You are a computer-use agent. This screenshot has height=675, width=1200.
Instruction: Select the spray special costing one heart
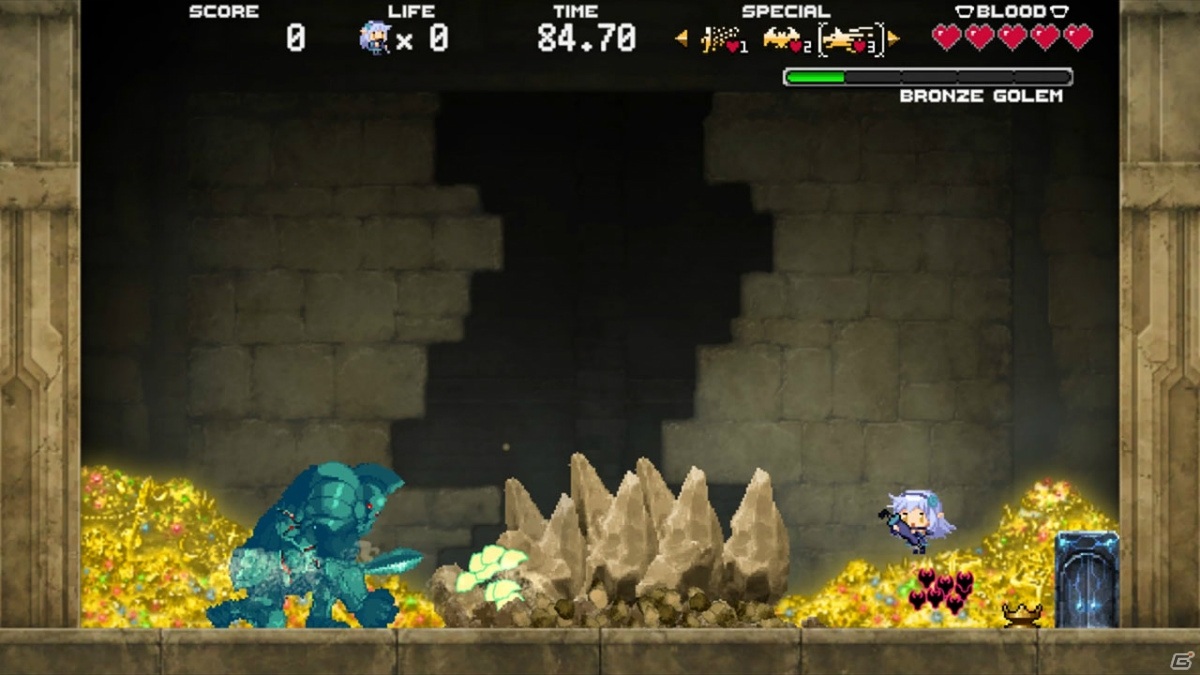point(723,40)
